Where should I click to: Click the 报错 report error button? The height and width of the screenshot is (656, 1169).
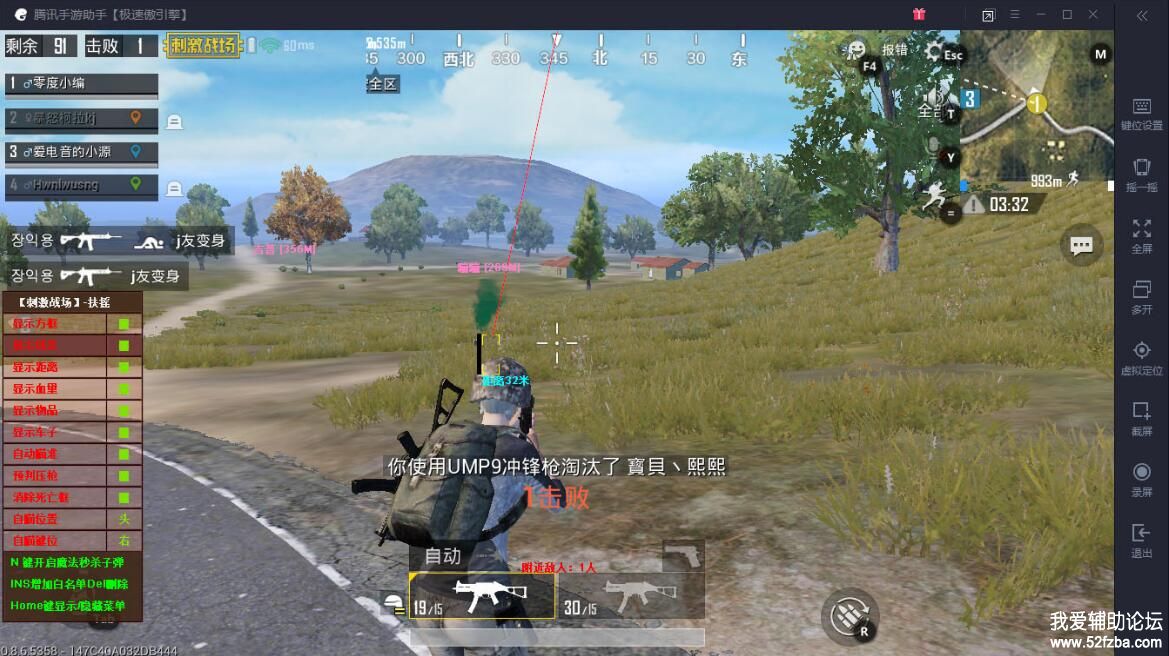point(895,50)
